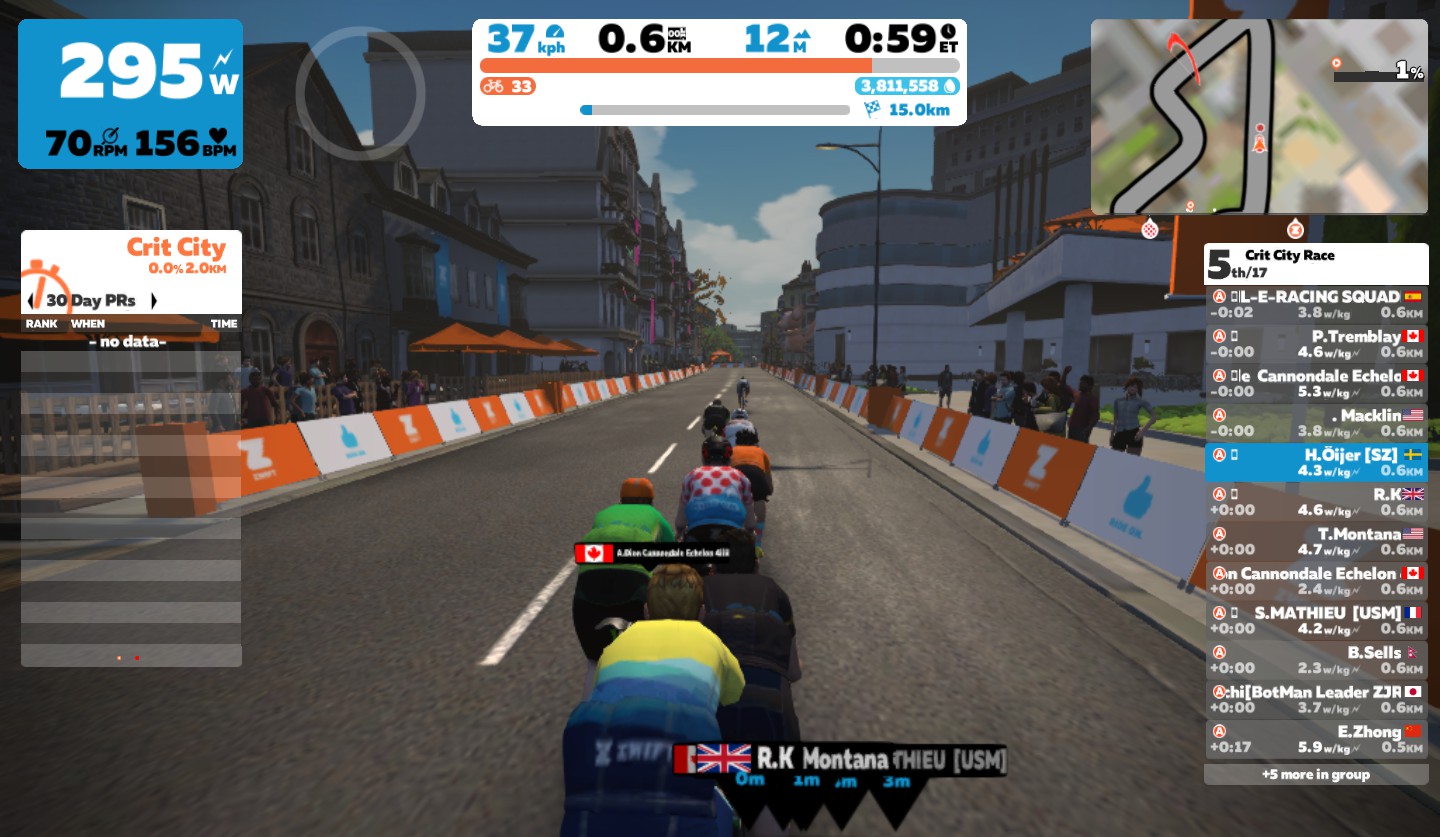
Task: Show previous leaderboard with left arrow
Action: click(31, 300)
